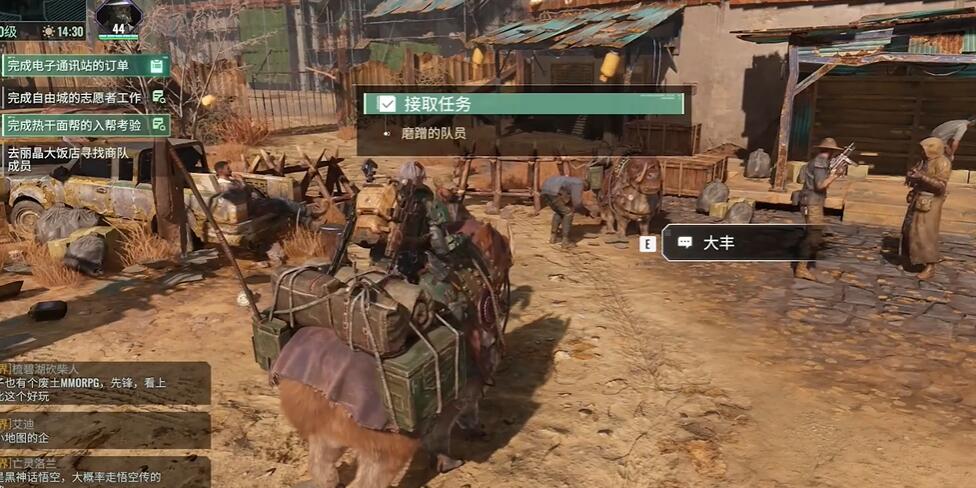976x488 pixels.
Task: Open the 完成热干面帮的入帮考验 quest
Action: pyautogui.click(x=84, y=125)
